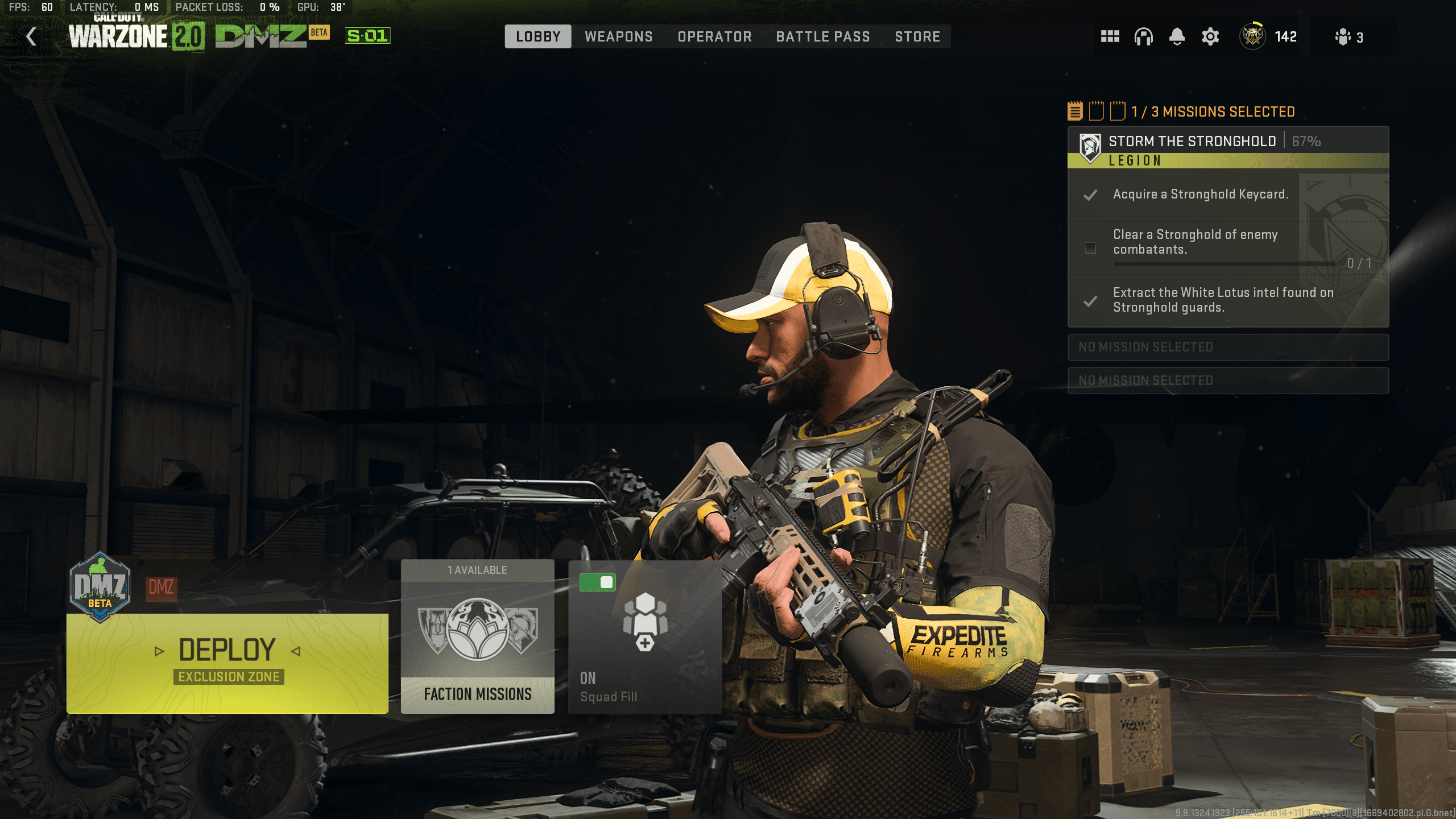
Task: Uncheck Acquire a Stronghold Keycard objective
Action: click(1090, 196)
